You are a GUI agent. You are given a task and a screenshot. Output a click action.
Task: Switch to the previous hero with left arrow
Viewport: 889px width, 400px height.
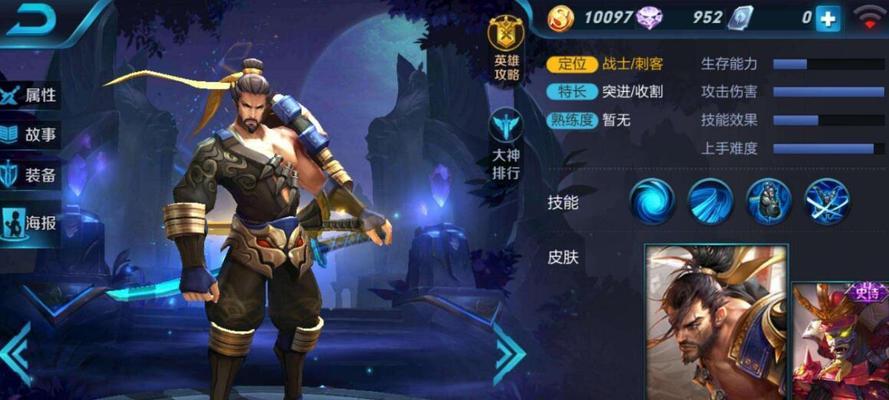(15, 352)
